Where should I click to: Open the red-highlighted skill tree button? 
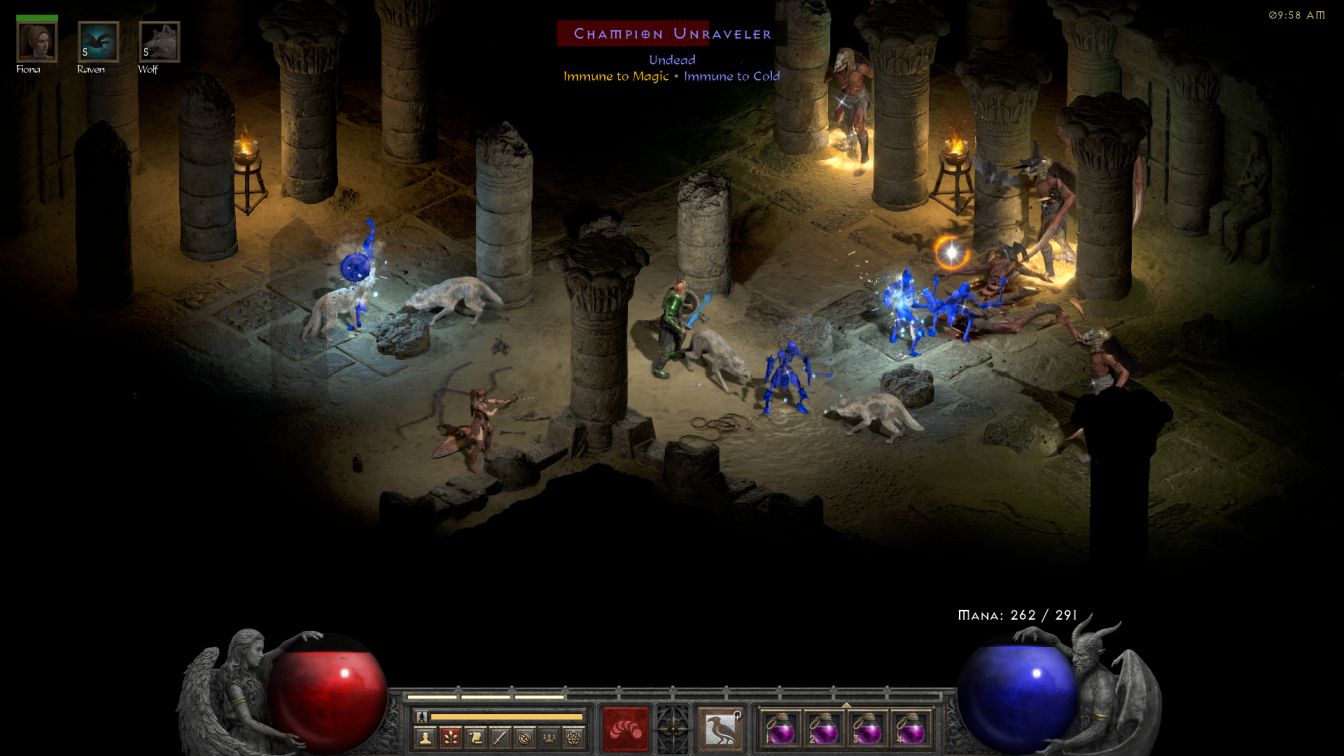[449, 738]
